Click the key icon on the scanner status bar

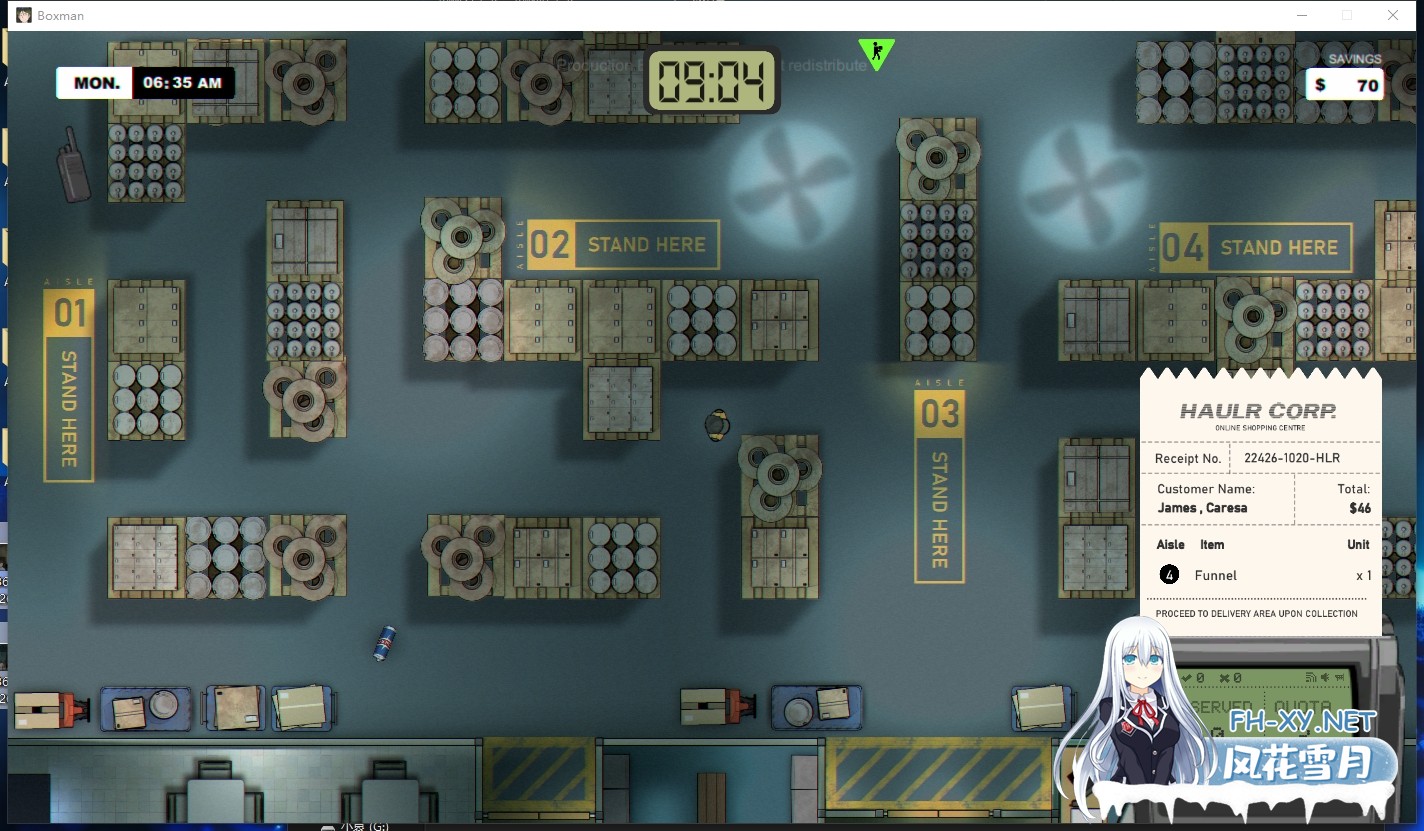pyautogui.click(x=1339, y=678)
